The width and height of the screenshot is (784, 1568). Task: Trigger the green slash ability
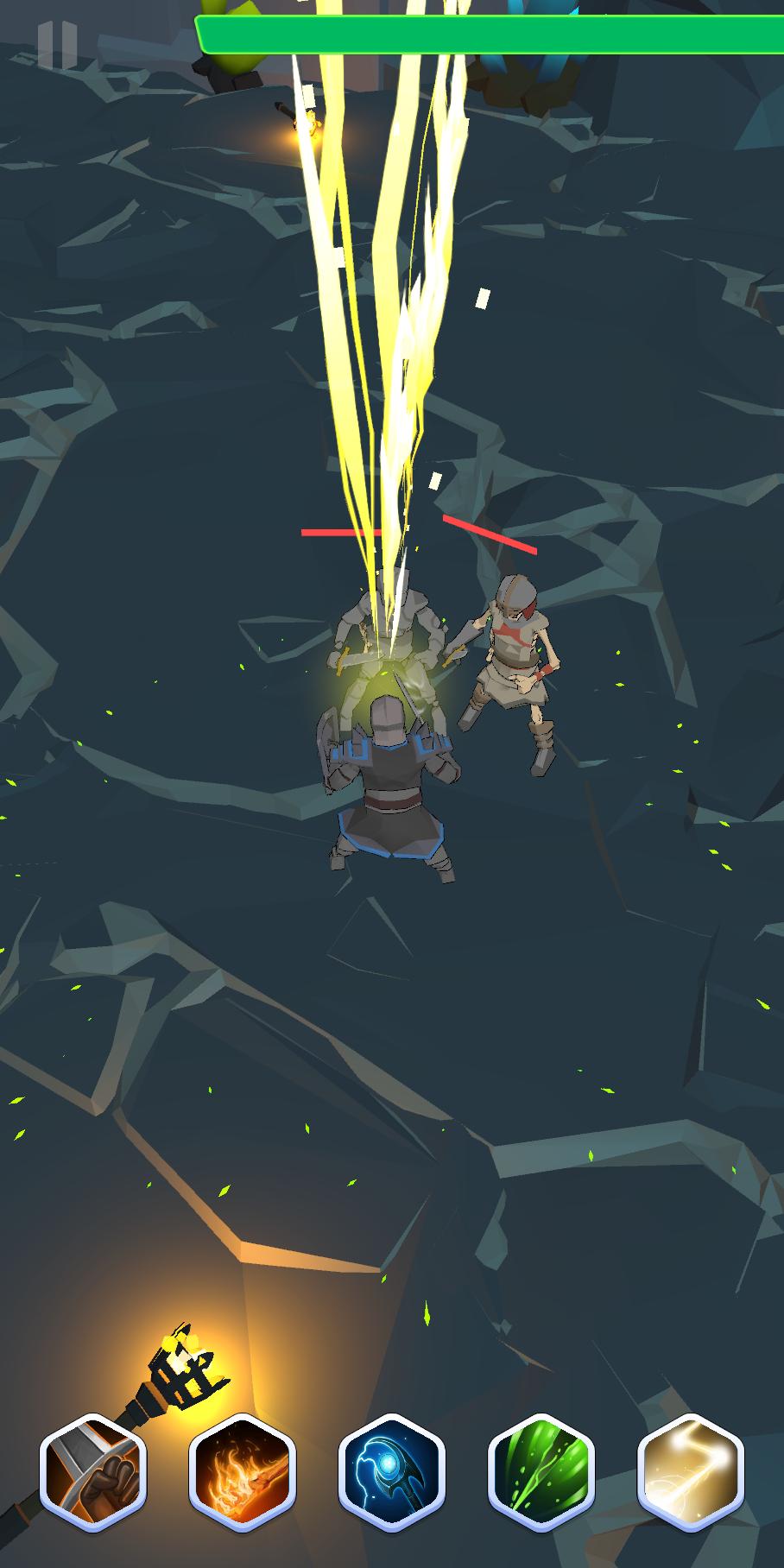541,1472
